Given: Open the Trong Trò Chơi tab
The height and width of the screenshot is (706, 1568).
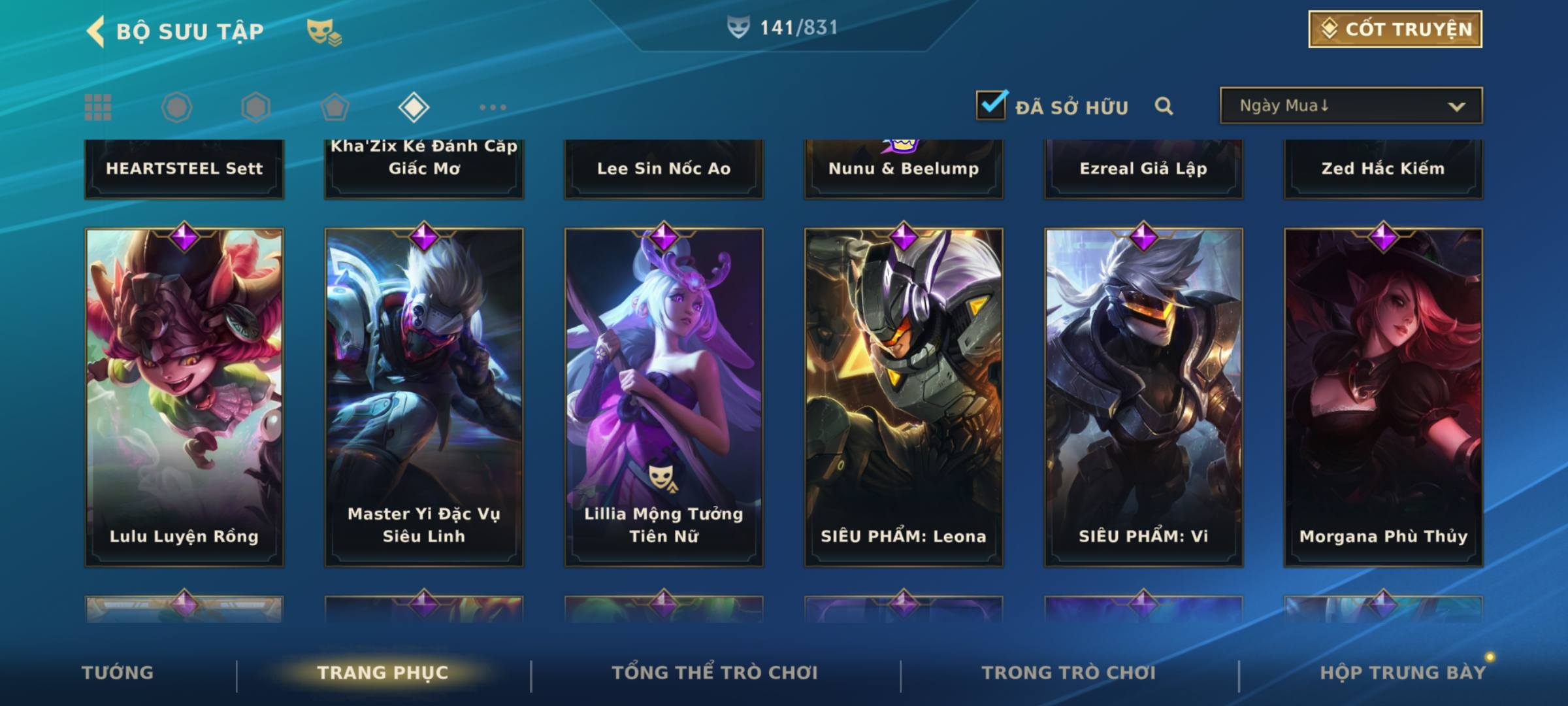Looking at the screenshot, I should pos(1069,673).
